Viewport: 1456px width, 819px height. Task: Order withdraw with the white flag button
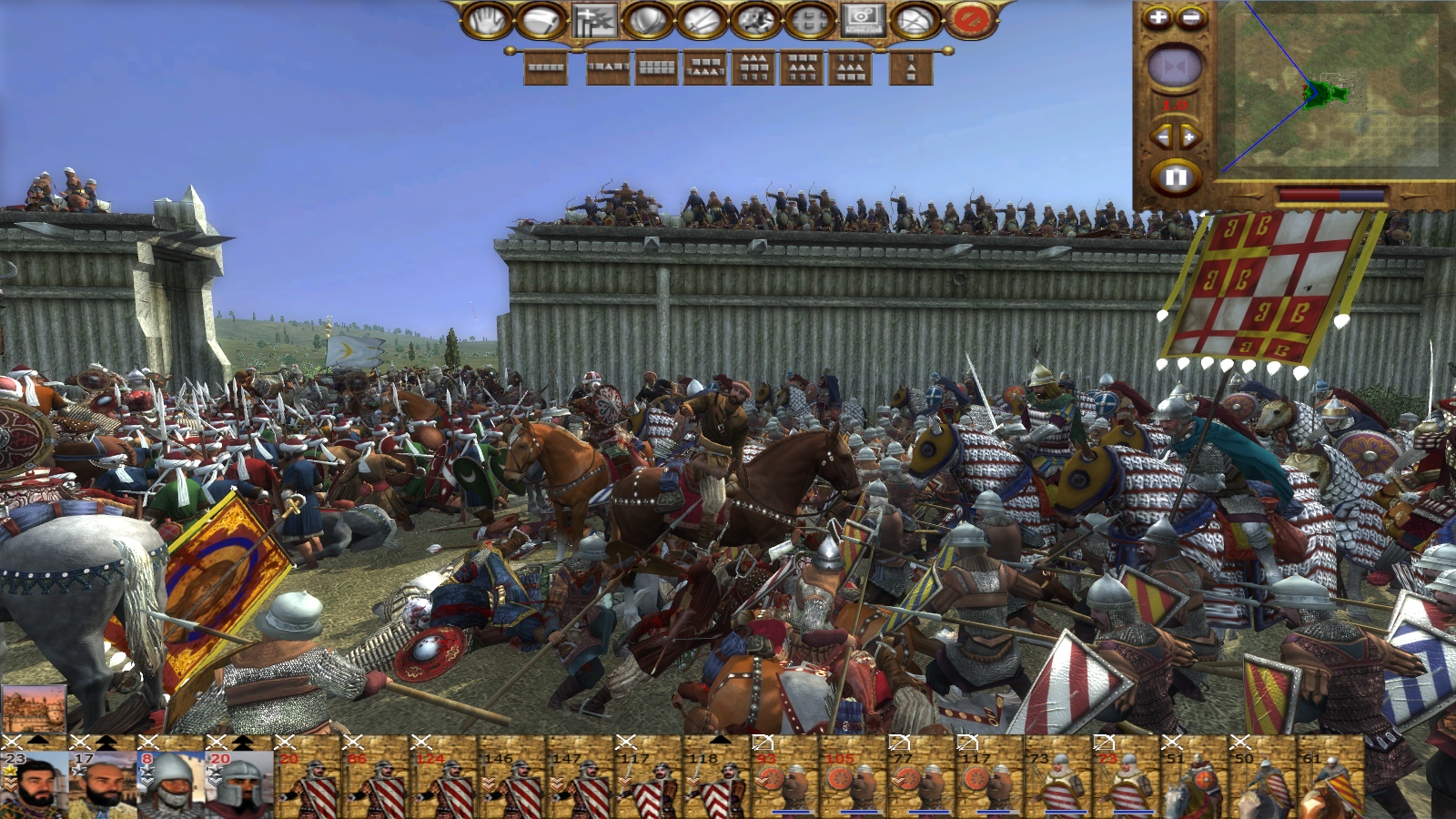click(x=540, y=20)
